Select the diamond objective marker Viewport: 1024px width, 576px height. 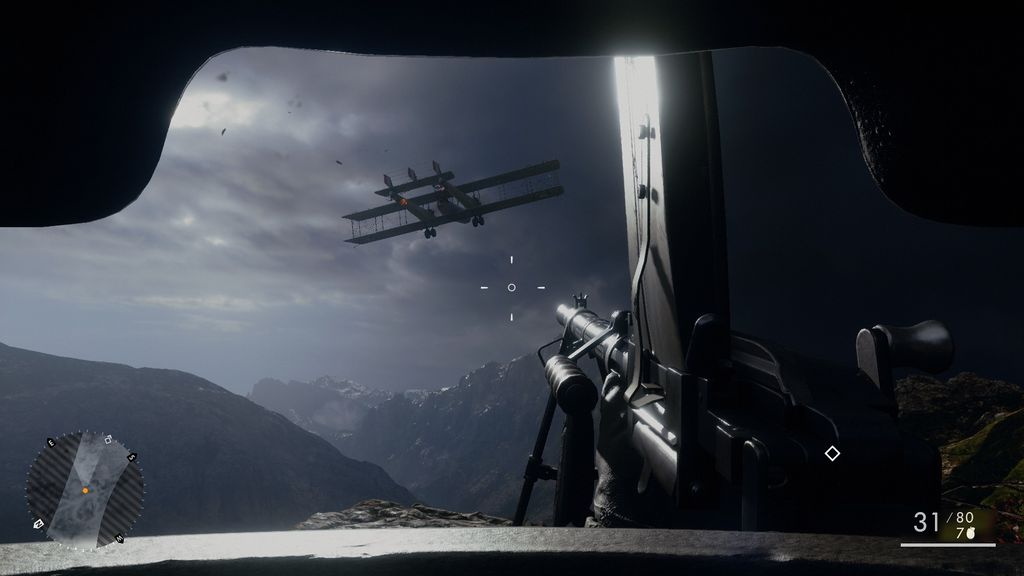click(x=832, y=454)
